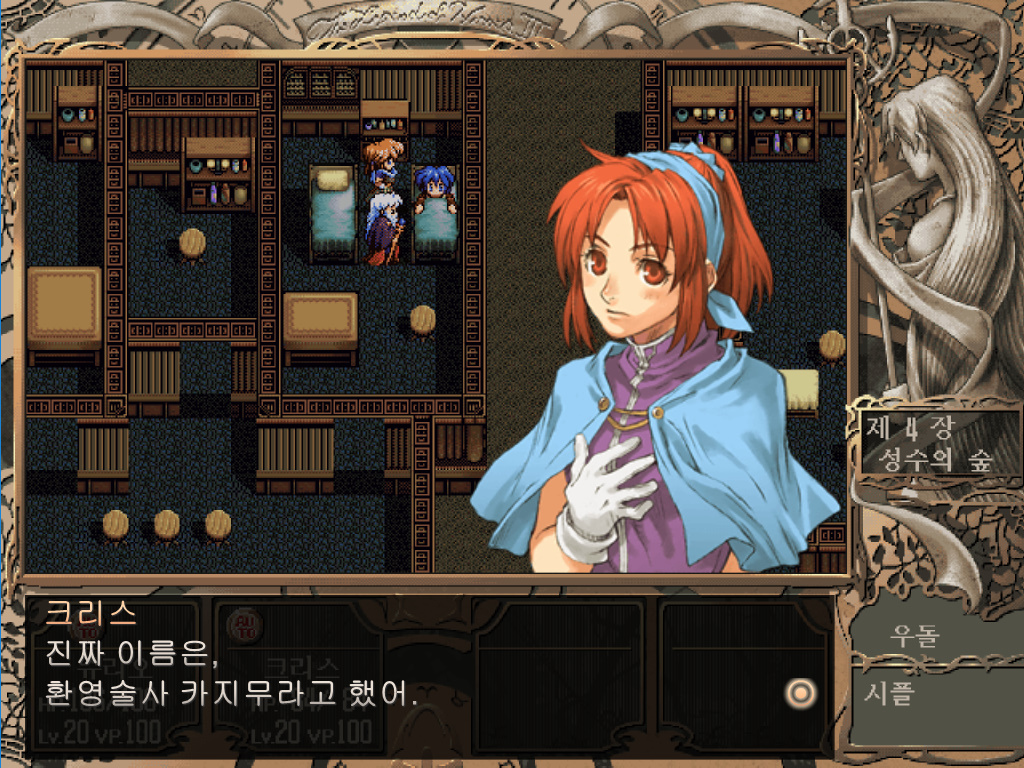
Task: Toggle the red AUTO badge
Action: tap(241, 627)
